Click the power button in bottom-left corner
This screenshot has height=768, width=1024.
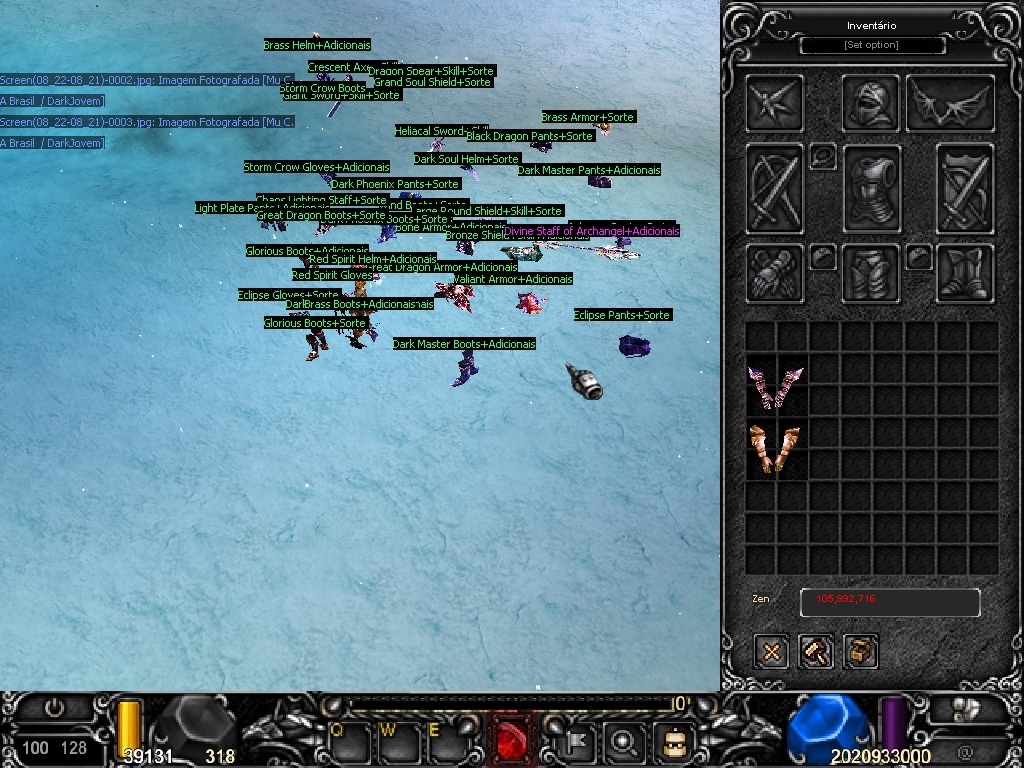coord(54,709)
